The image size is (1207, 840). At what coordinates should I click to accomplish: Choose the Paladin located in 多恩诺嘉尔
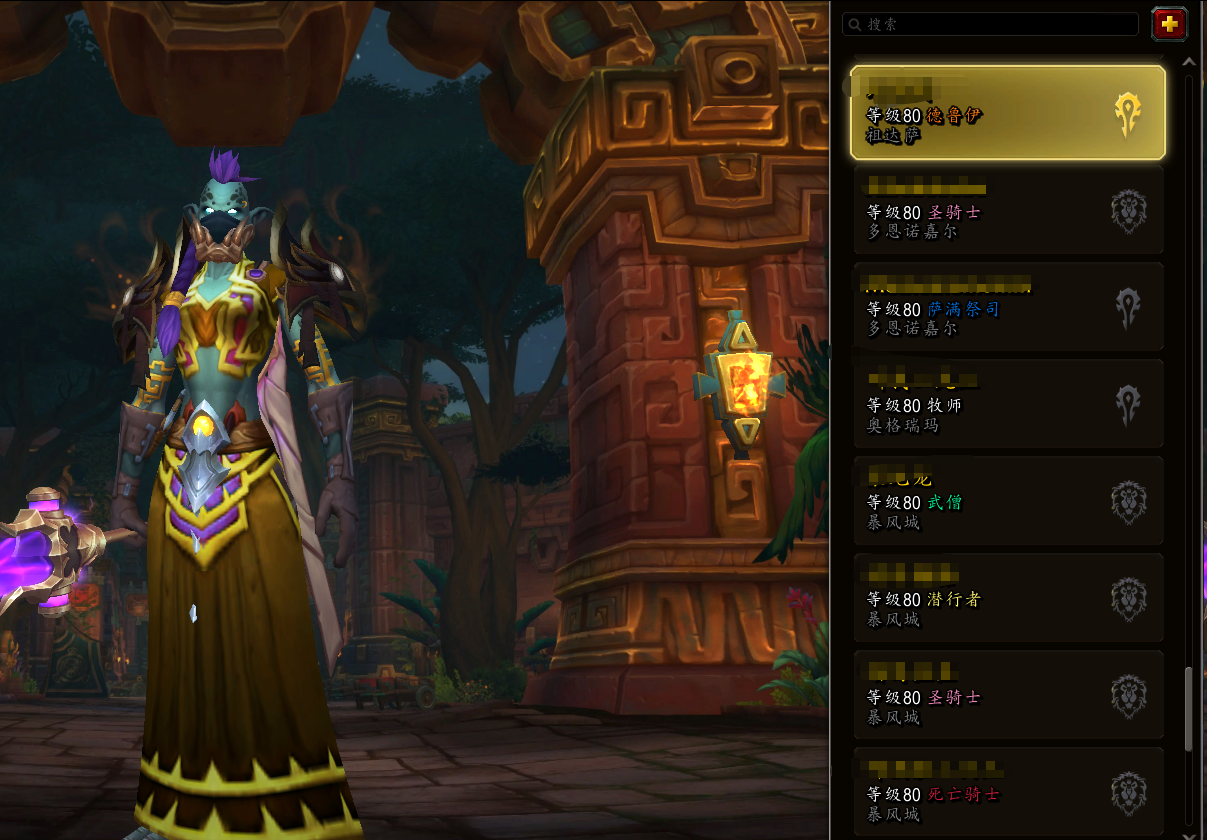(1008, 210)
